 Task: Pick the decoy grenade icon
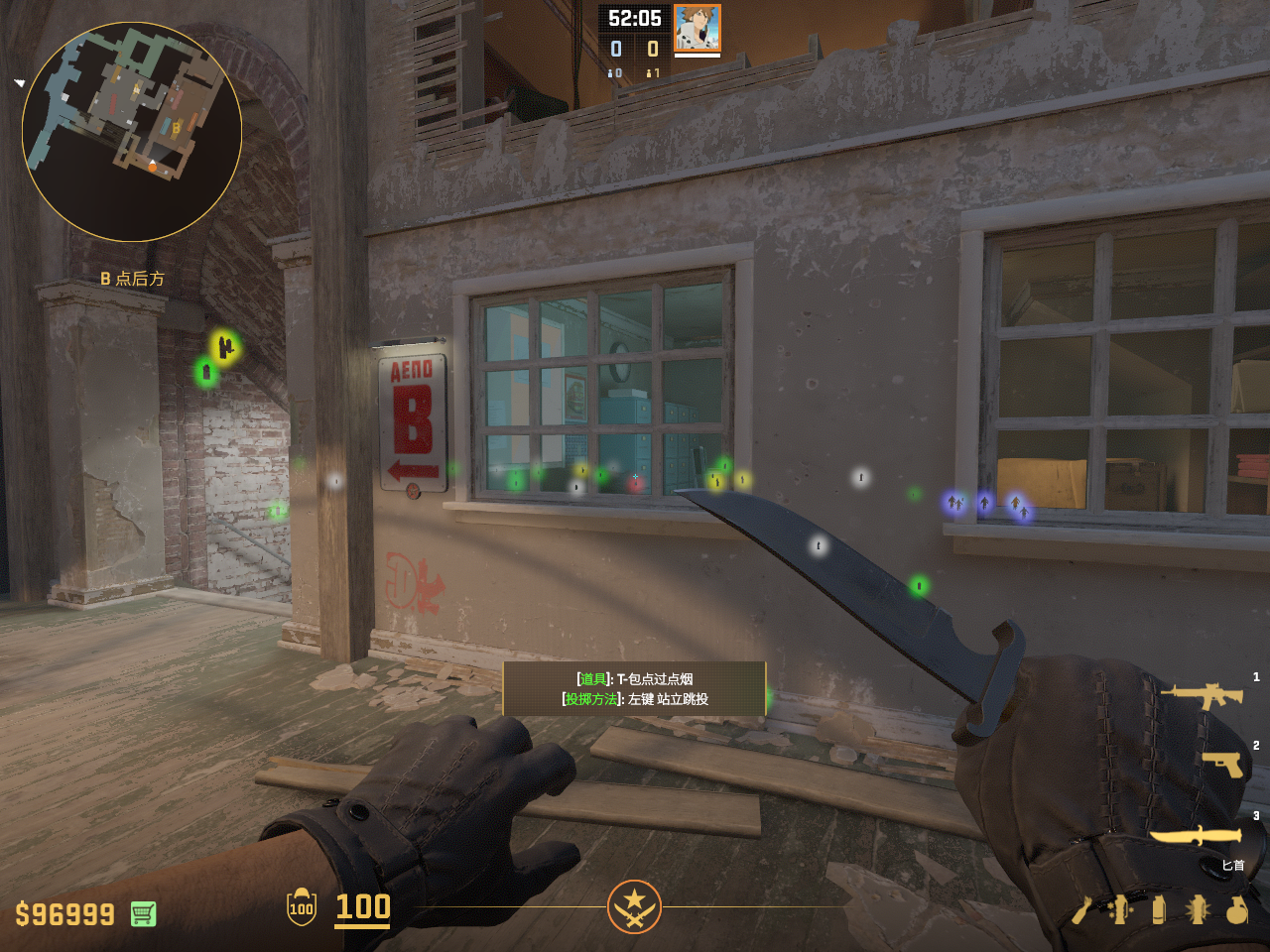coord(1120,909)
